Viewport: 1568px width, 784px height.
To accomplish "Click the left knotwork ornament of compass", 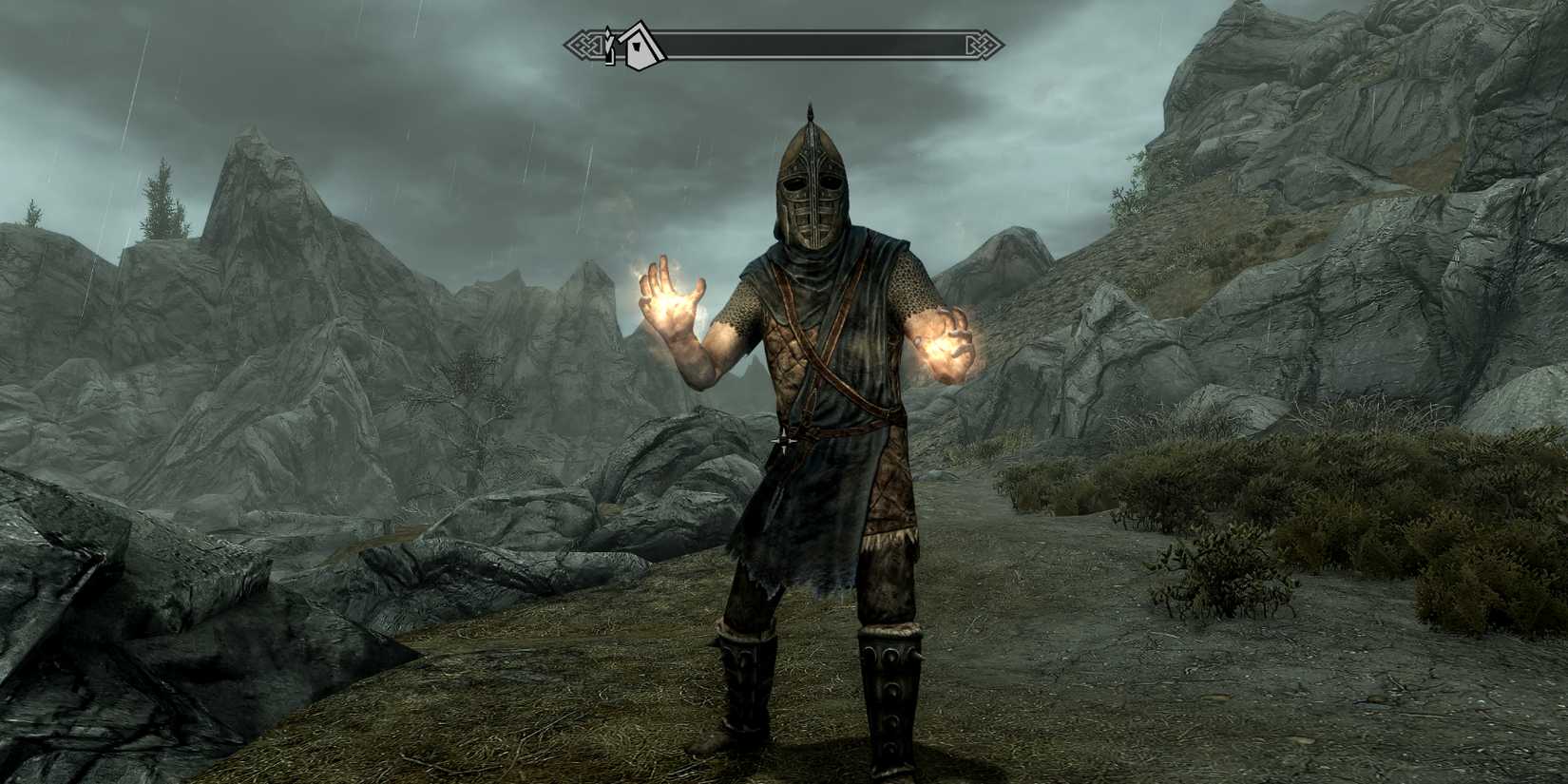I will coord(583,43).
